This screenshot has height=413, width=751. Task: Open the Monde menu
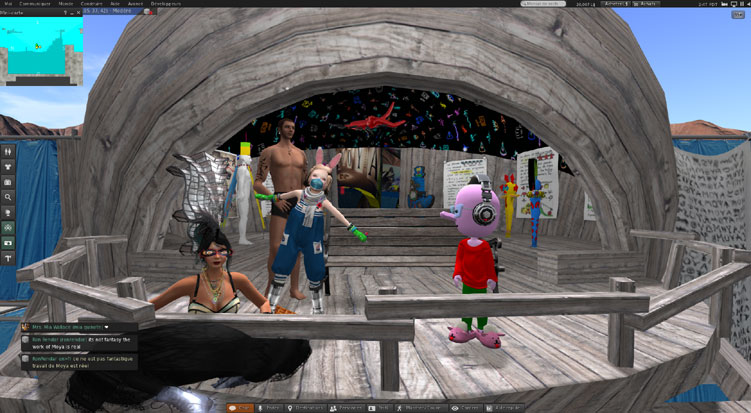click(65, 4)
